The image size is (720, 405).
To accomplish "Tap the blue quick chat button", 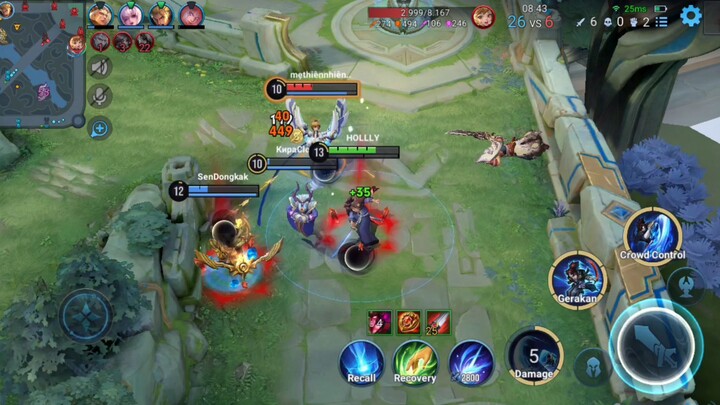I will pyautogui.click(x=99, y=127).
